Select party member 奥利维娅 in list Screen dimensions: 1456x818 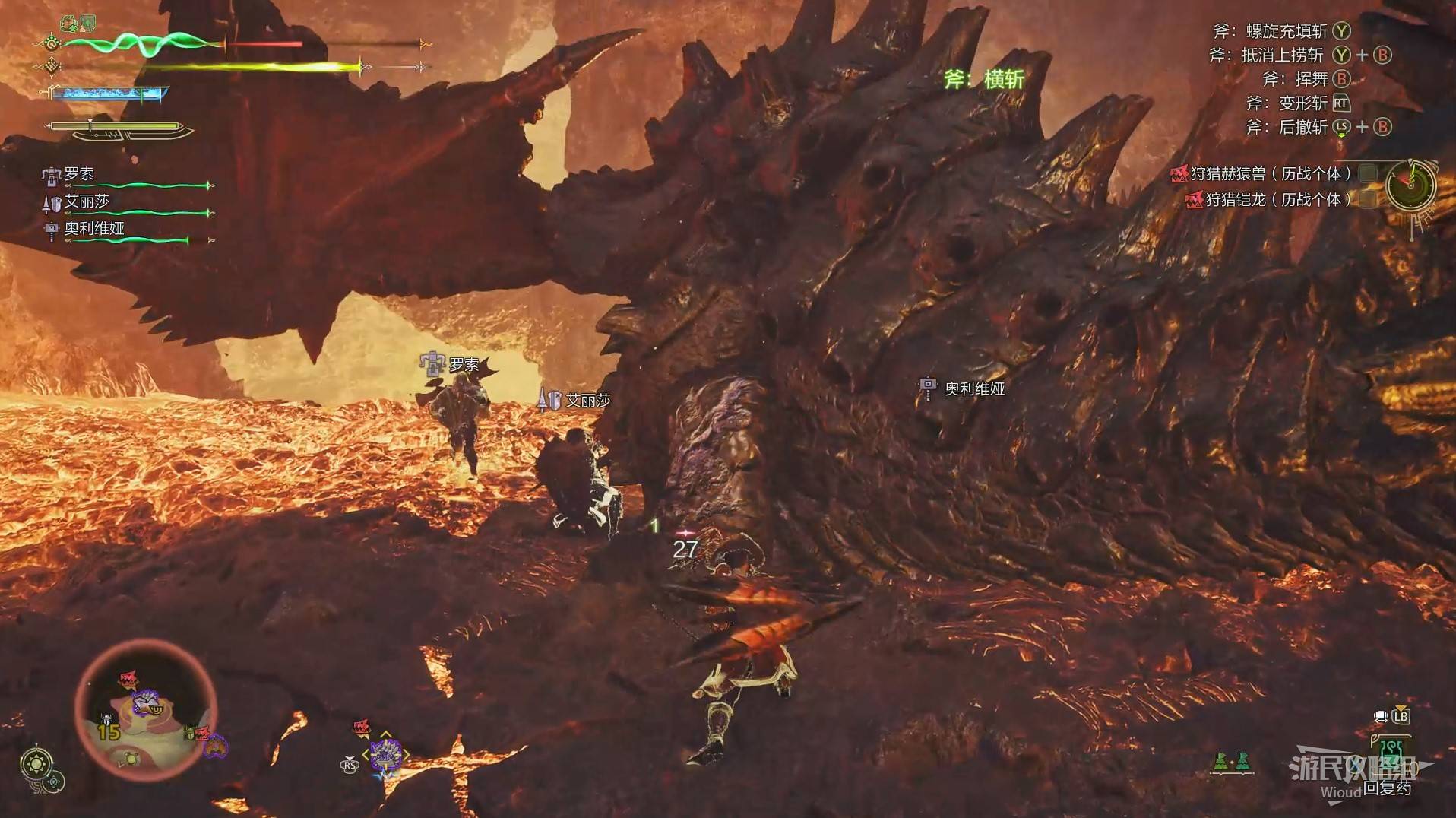(93, 229)
